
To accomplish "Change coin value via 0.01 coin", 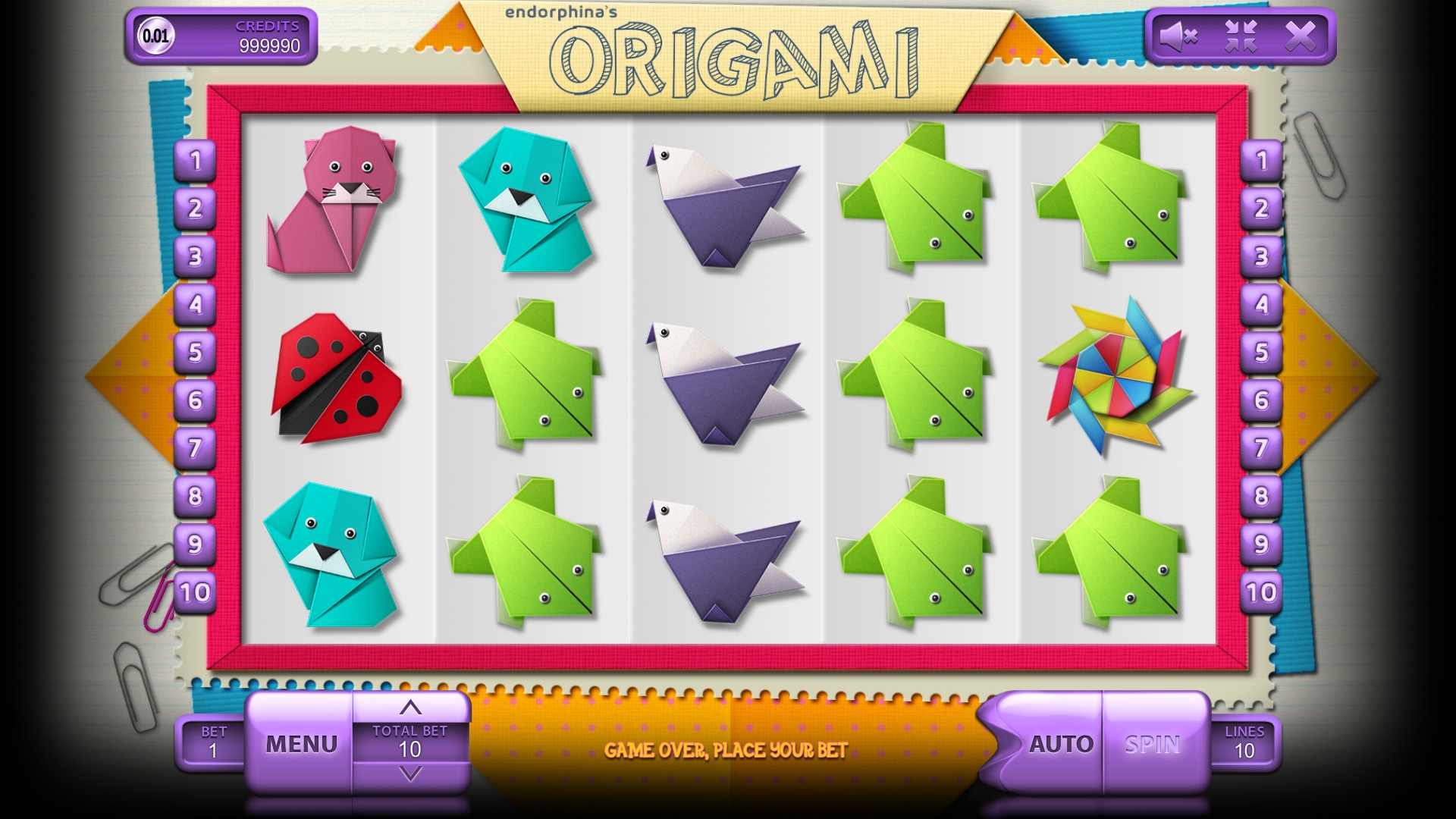I will [x=156, y=36].
